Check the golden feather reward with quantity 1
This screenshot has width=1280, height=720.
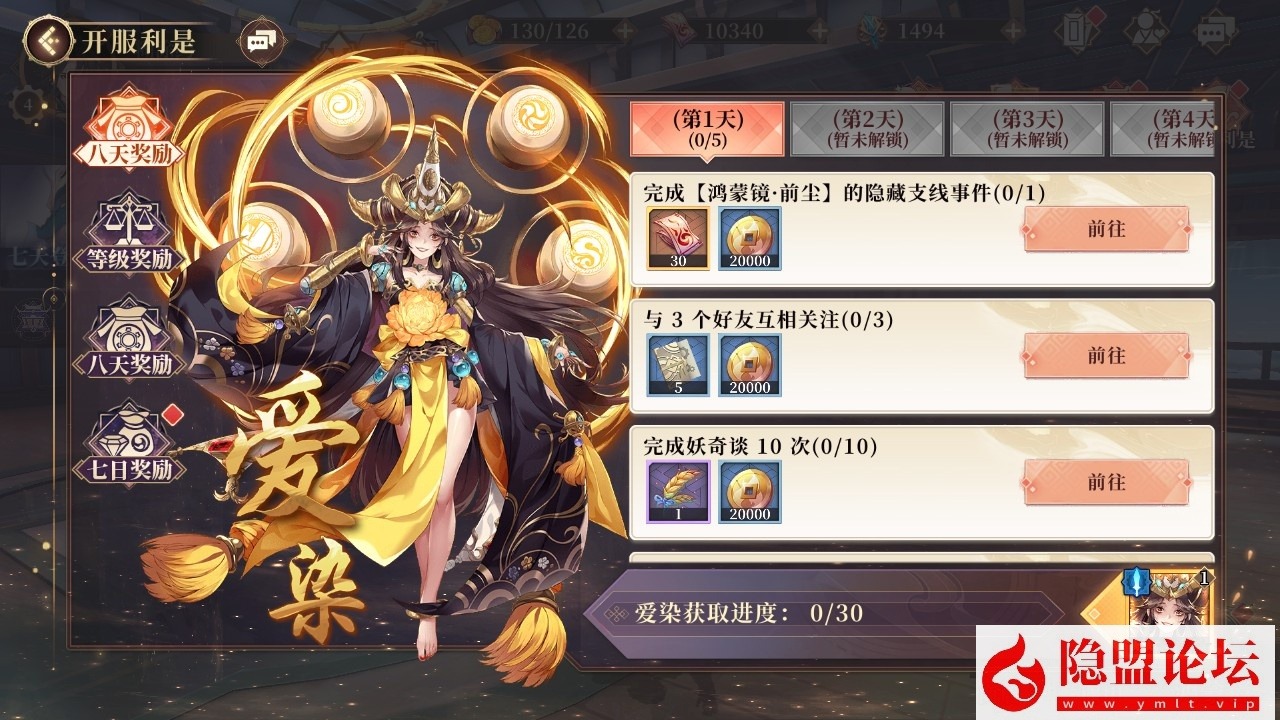click(678, 491)
